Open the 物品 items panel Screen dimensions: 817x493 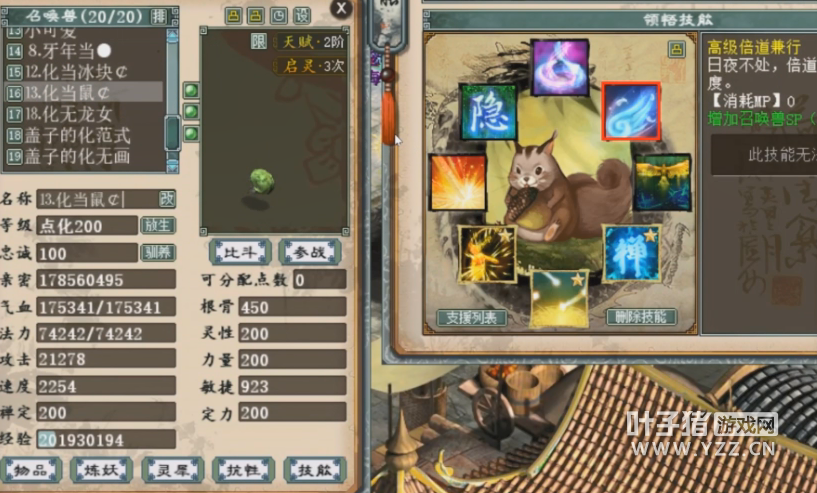31,468
